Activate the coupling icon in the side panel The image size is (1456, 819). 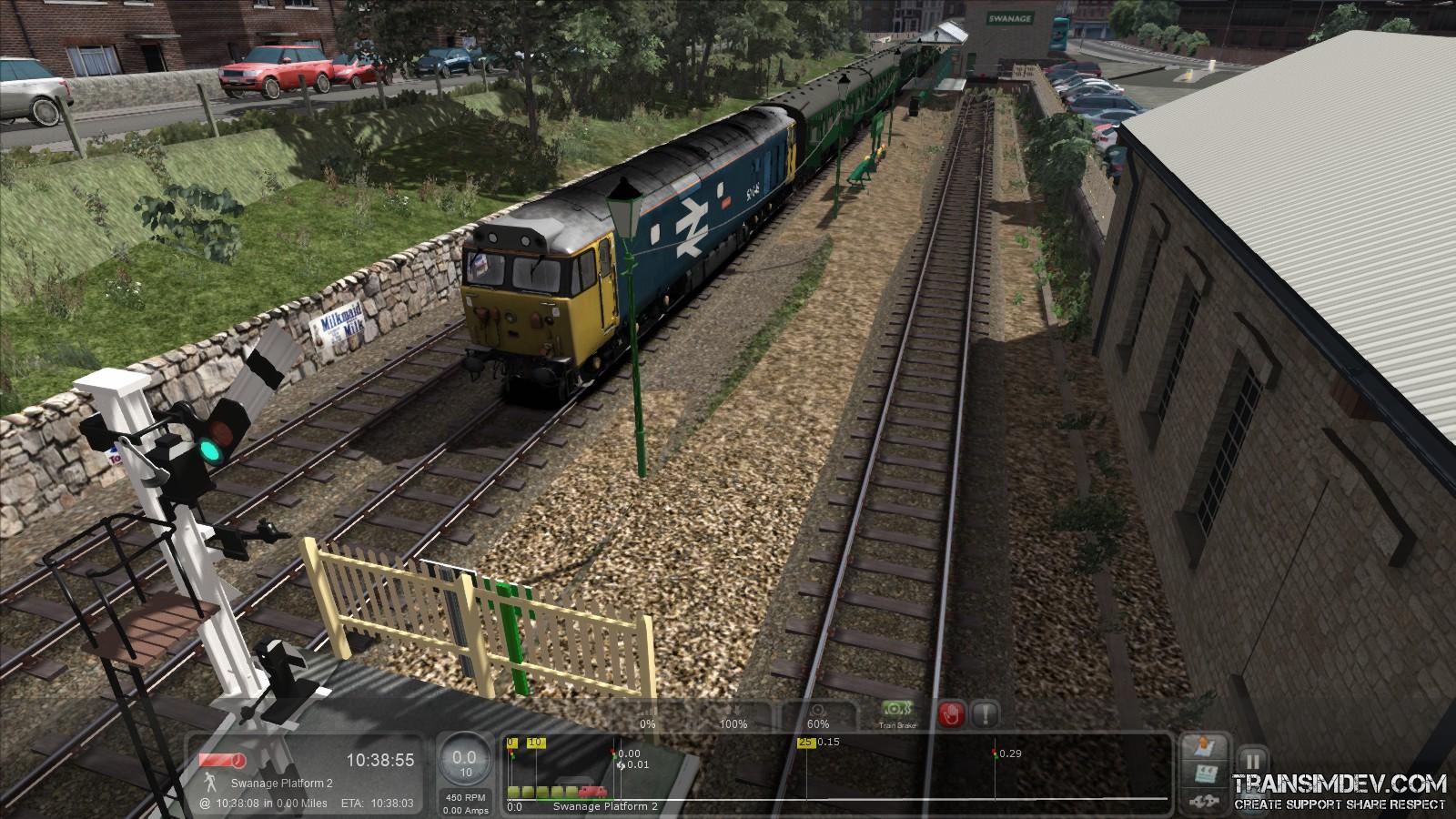point(1204,801)
